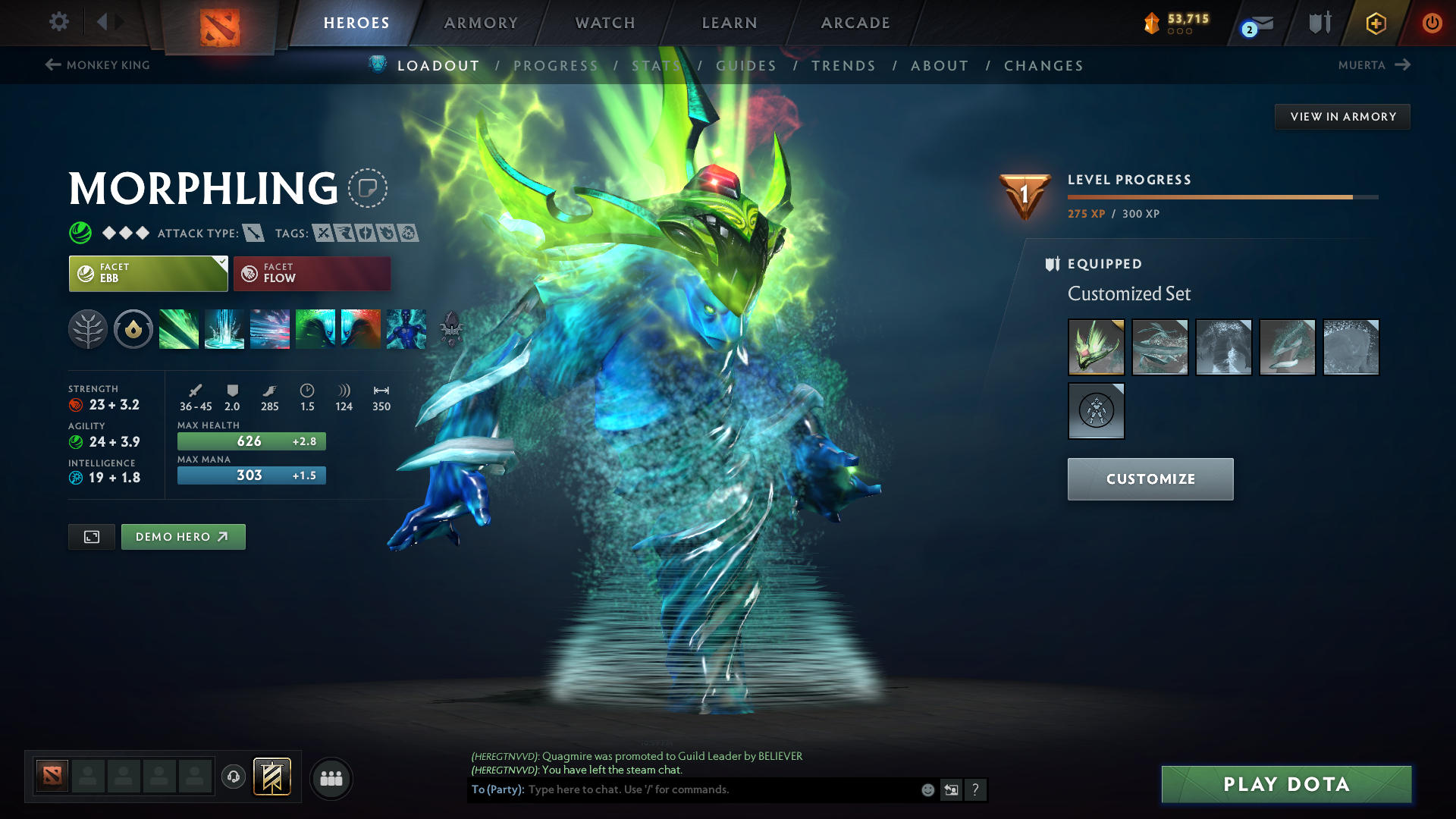The width and height of the screenshot is (1456, 819).
Task: Open the emoticon picker beside chat
Action: (927, 789)
